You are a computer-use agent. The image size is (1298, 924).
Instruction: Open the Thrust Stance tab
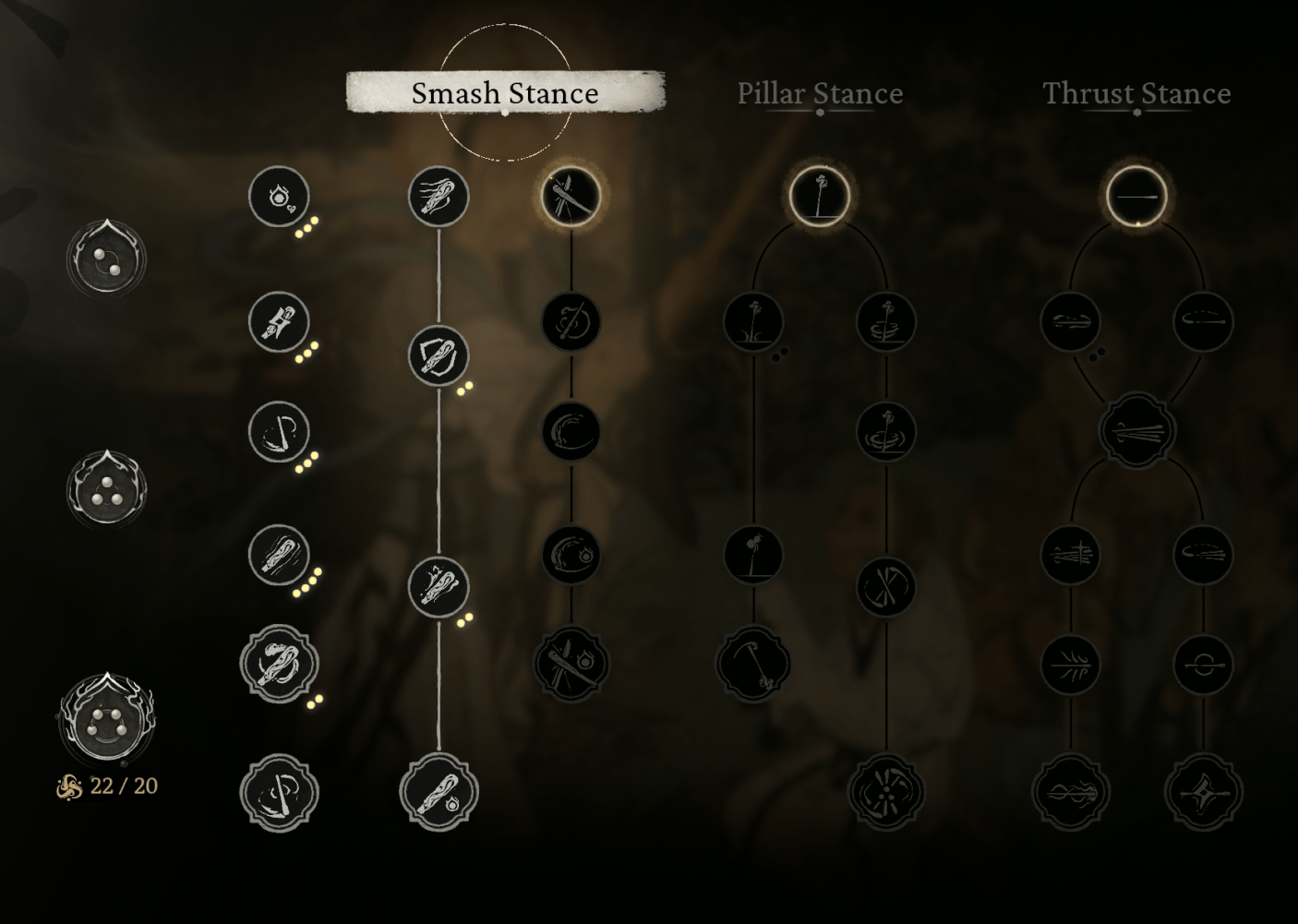pos(1136,93)
